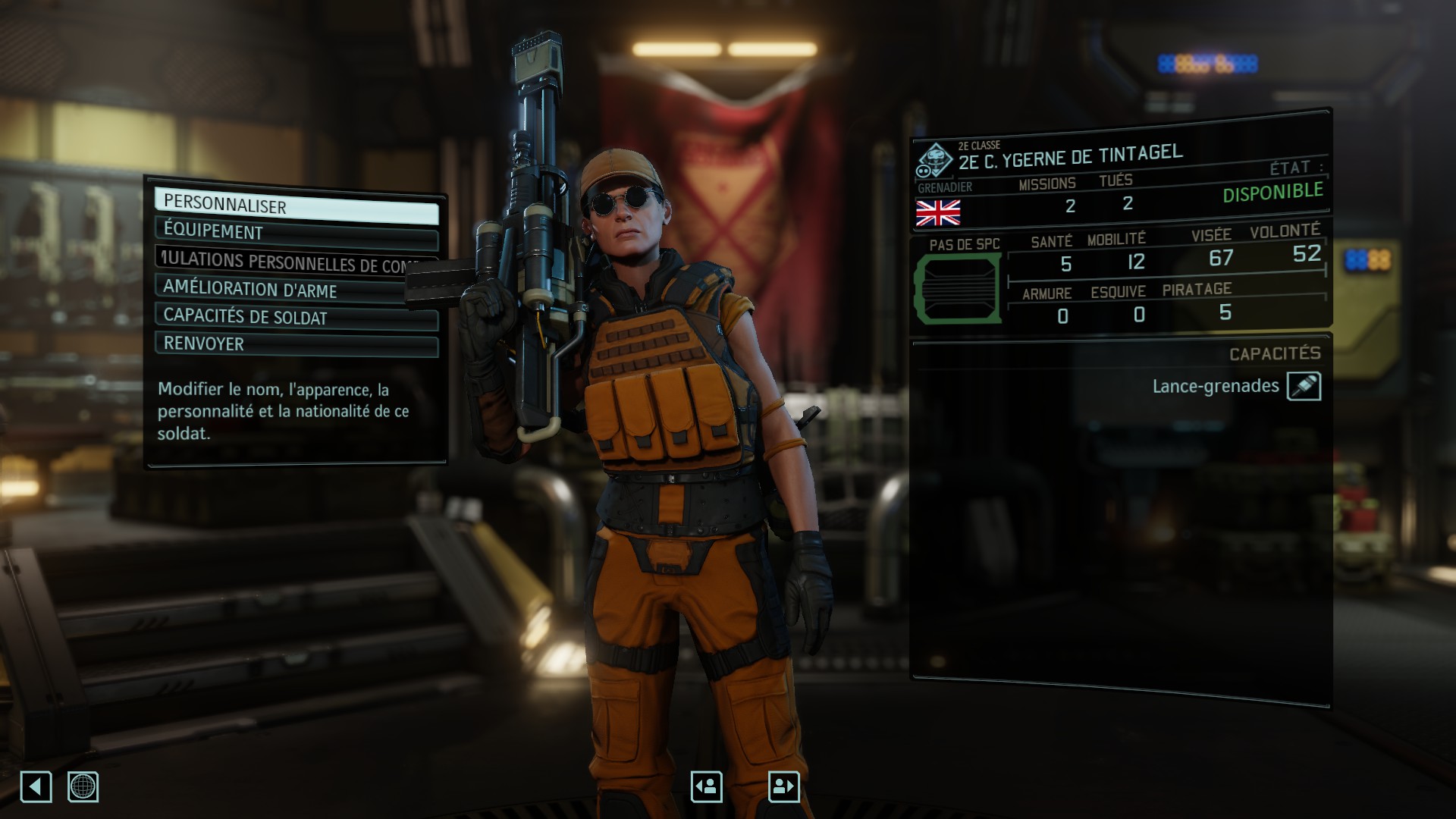
Task: Click the Lance-grenades ability icon
Action: click(1304, 386)
